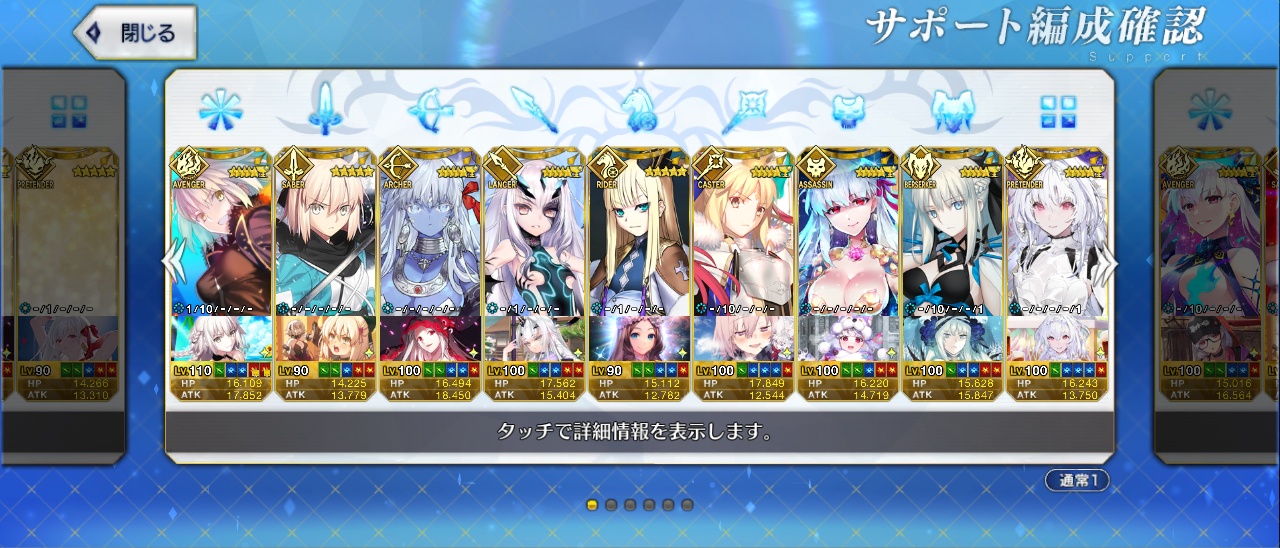Jump to the last support page dot
The image size is (1280, 548).
pos(687,505)
